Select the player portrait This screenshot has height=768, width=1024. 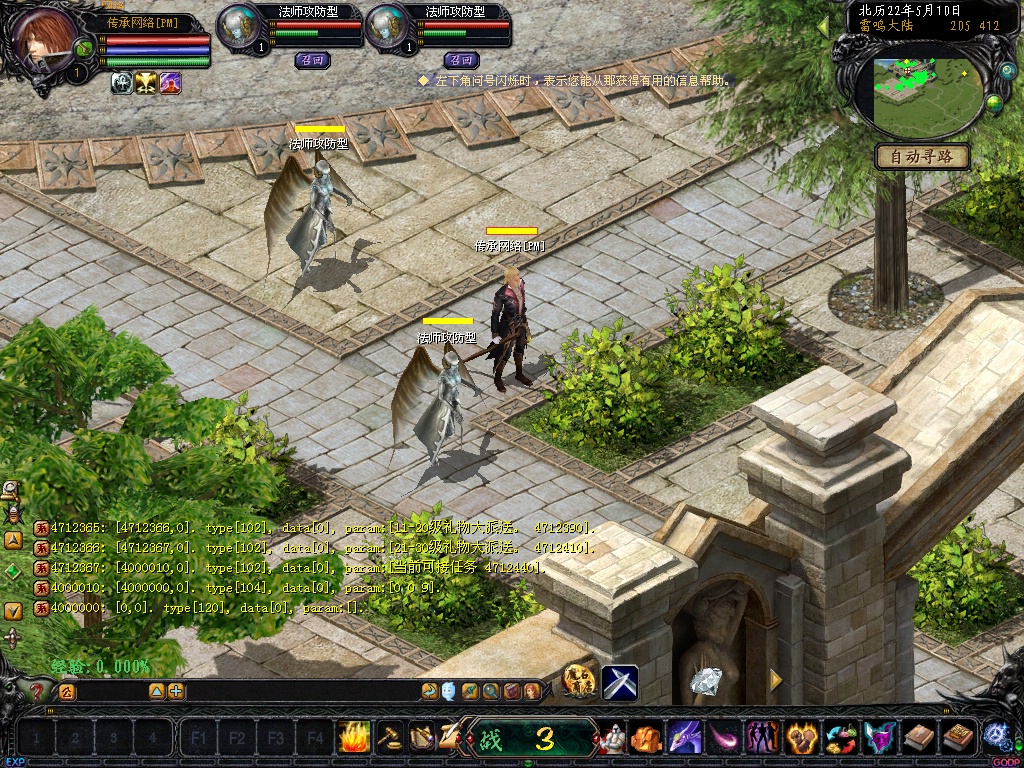[x=45, y=38]
